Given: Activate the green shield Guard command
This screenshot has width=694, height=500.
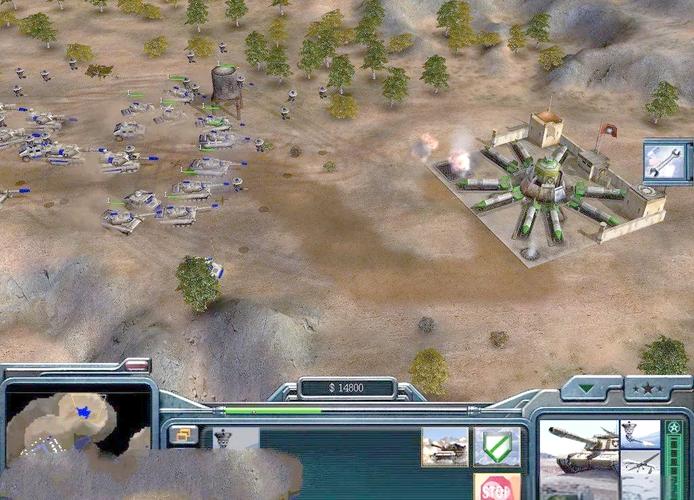Looking at the screenshot, I should [496, 446].
